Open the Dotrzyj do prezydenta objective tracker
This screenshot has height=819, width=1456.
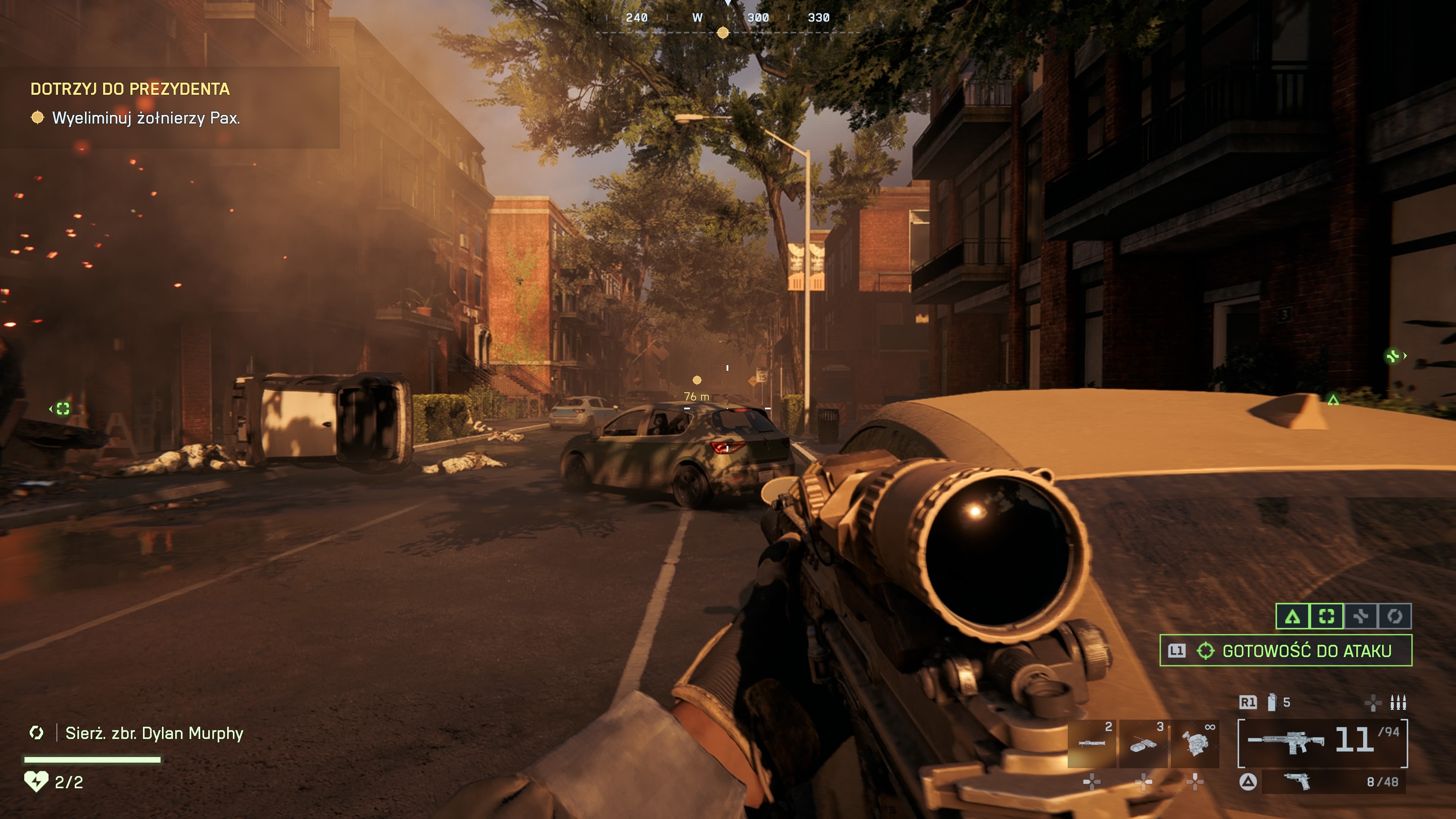point(130,89)
